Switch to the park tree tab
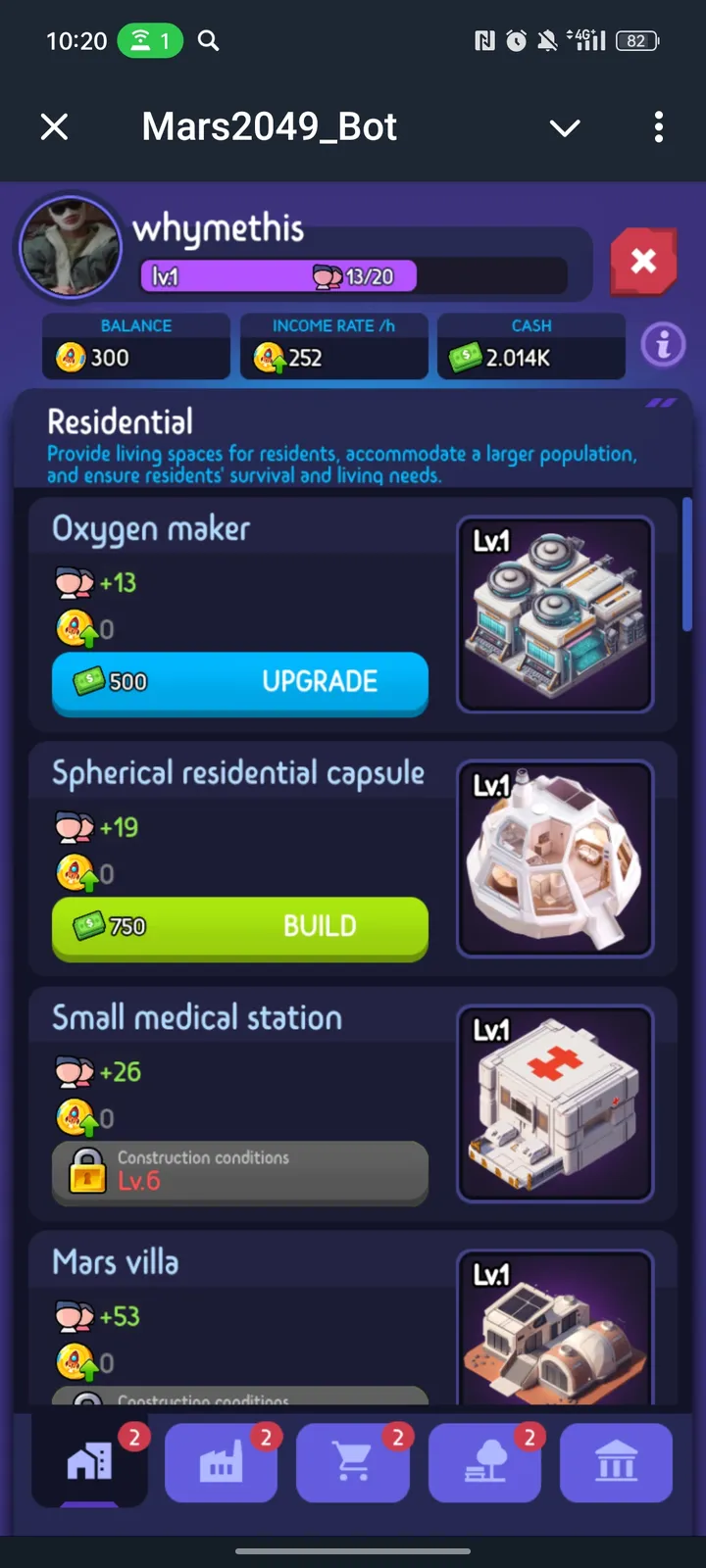Viewport: 706px width, 1568px height. (x=484, y=1463)
